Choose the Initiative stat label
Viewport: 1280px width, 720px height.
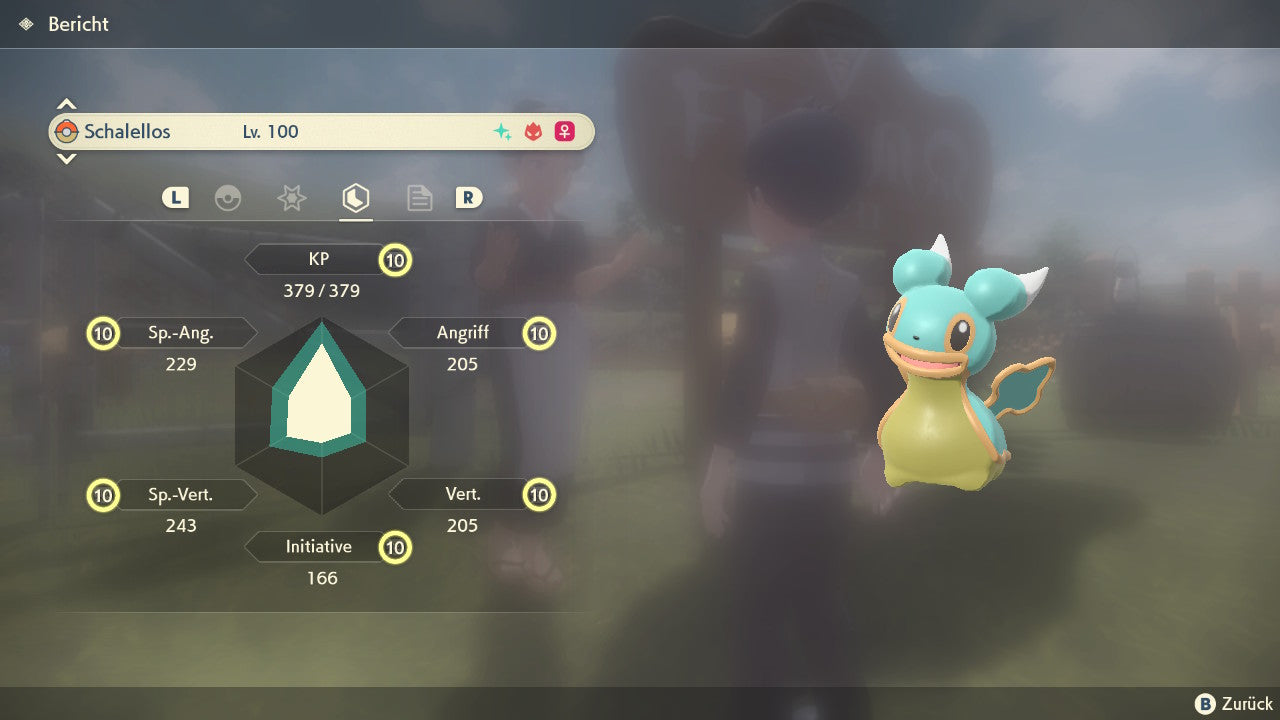coord(318,547)
